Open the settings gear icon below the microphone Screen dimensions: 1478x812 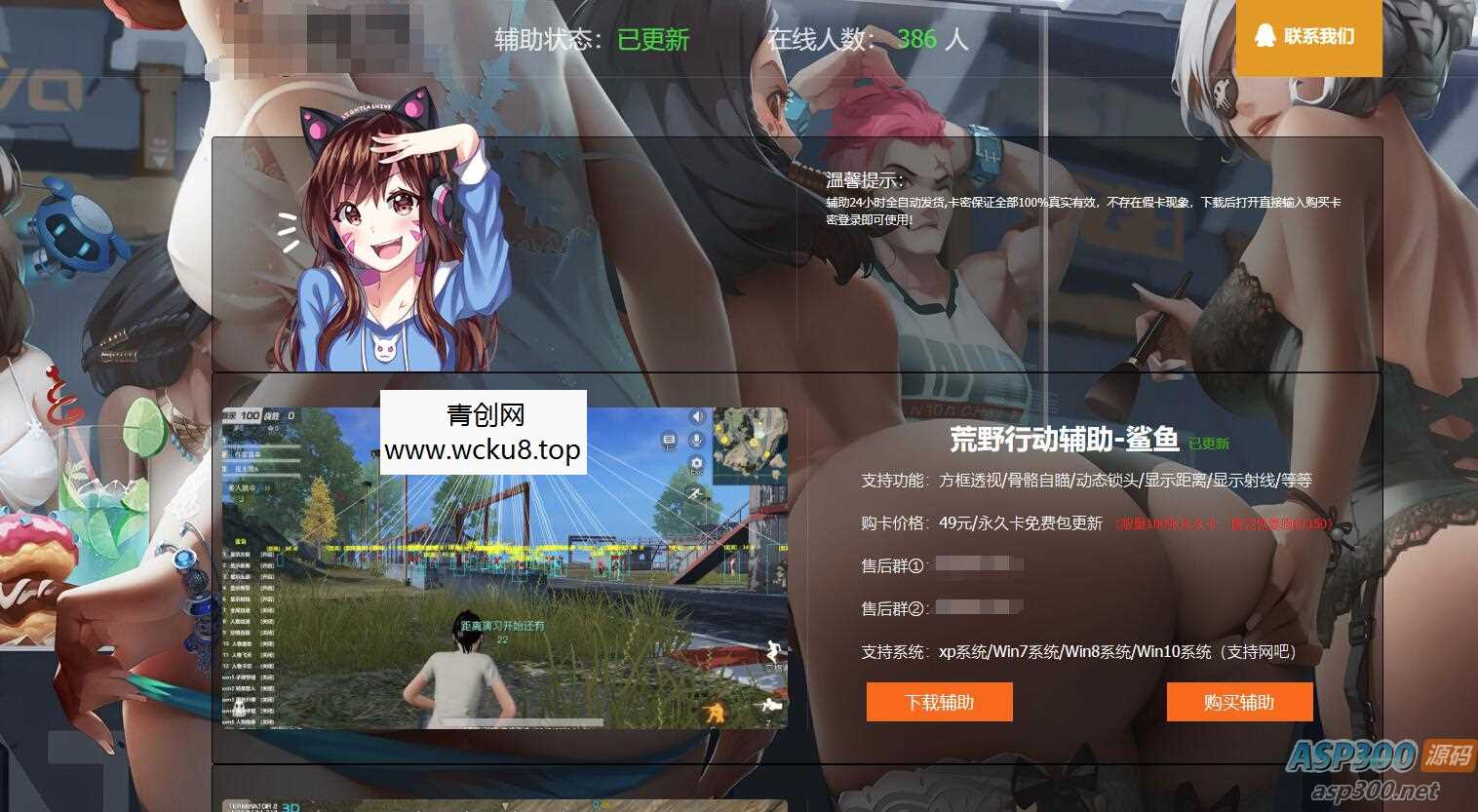click(x=696, y=464)
